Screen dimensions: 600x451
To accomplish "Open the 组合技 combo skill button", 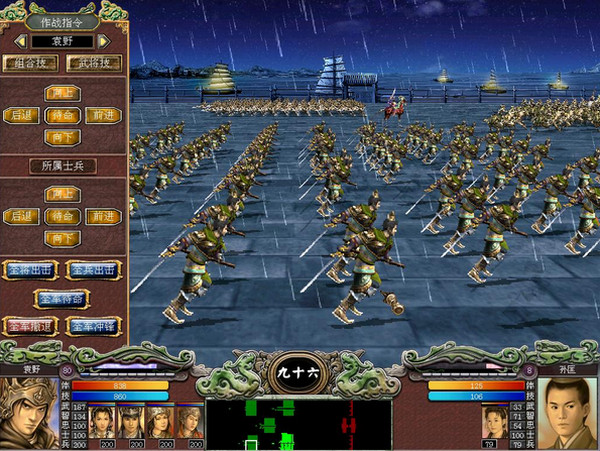I will 32,63.
